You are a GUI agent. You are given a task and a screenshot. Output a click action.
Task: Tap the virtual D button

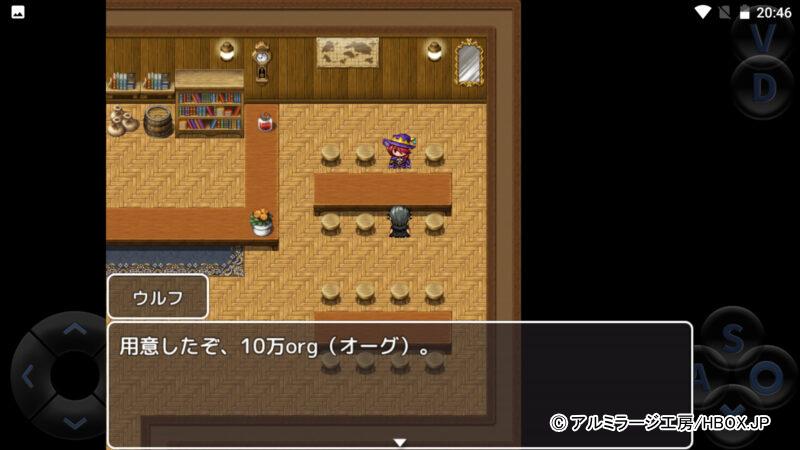[764, 88]
